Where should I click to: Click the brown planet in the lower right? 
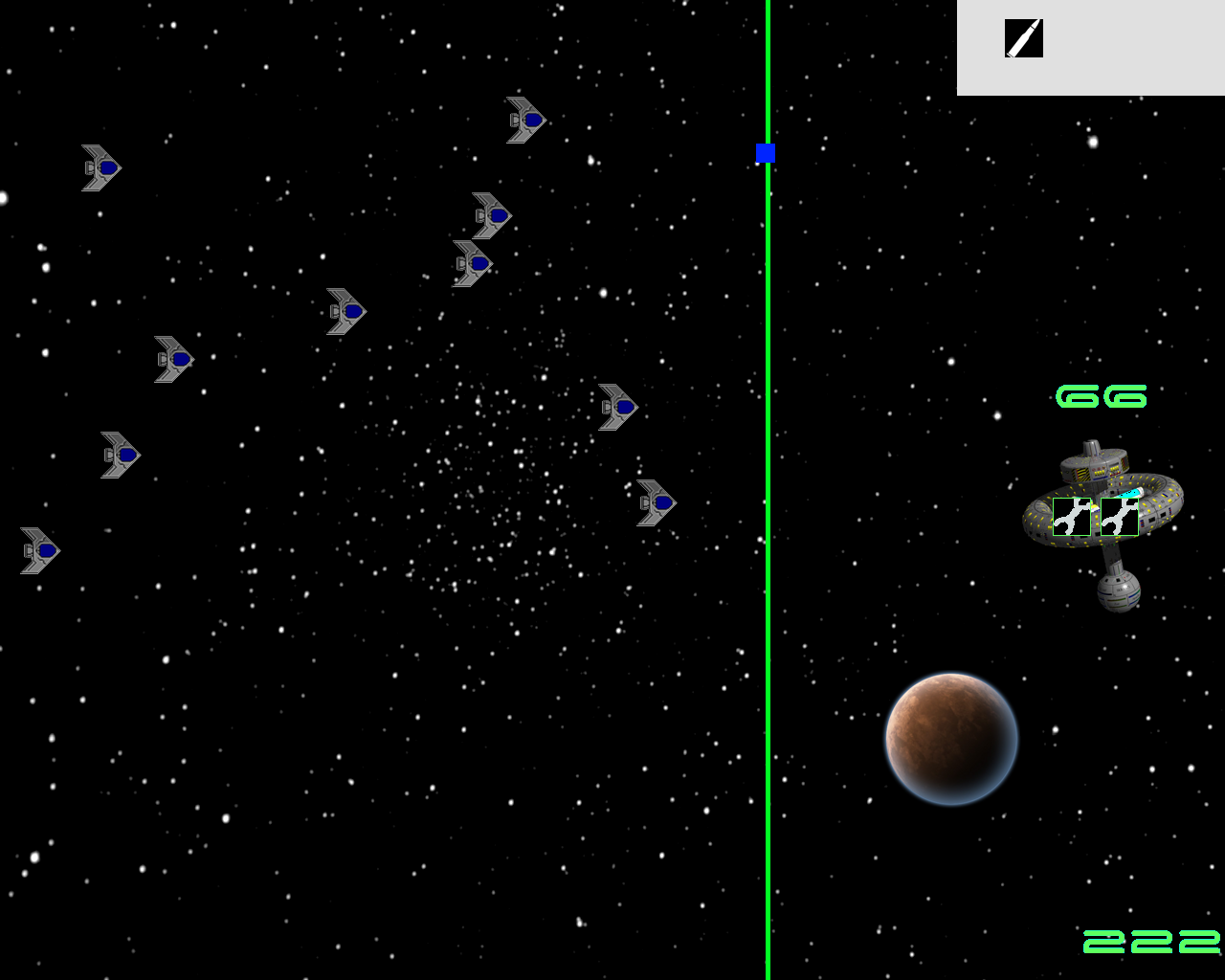pos(950,737)
